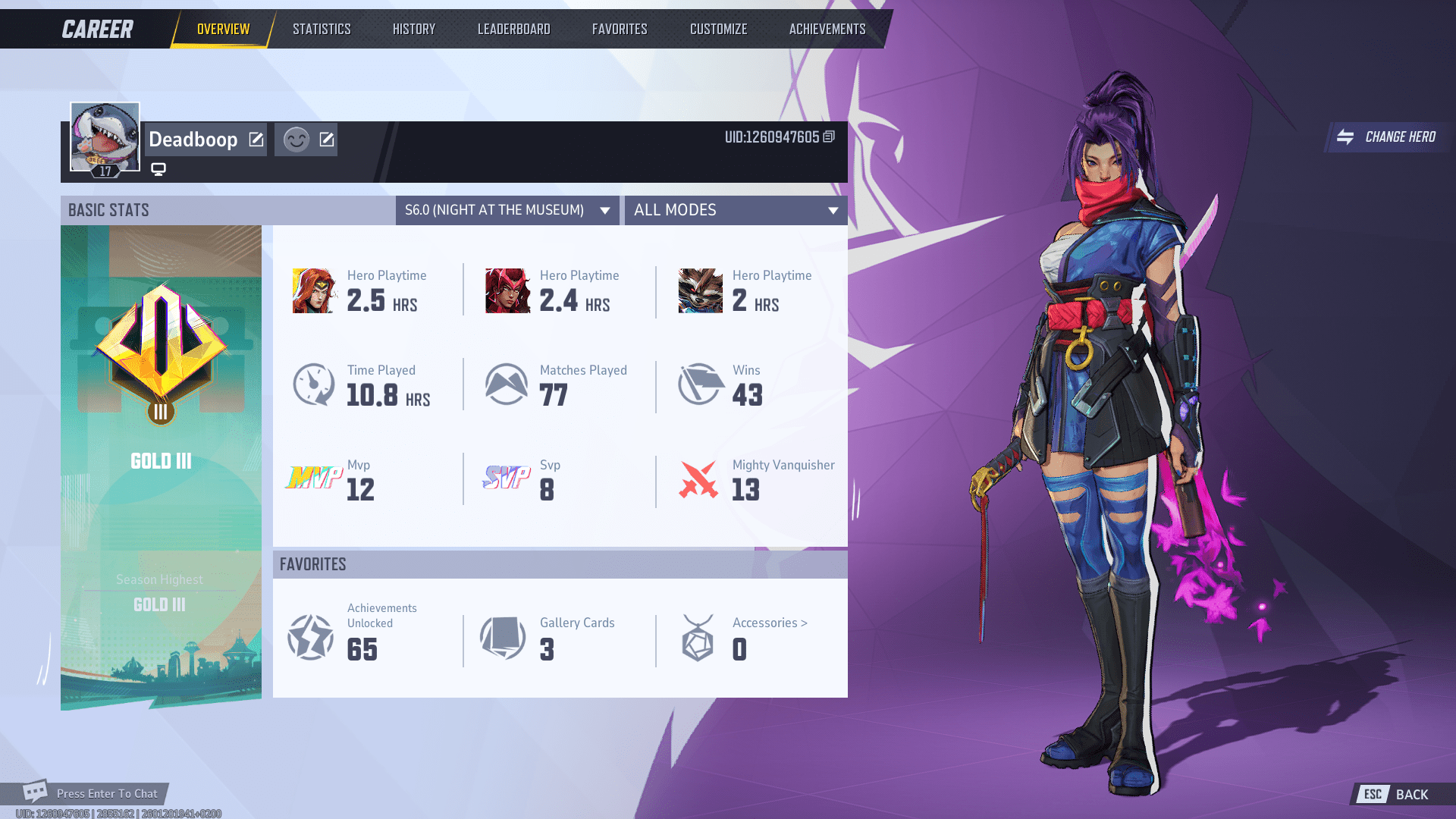
Task: Open the Leaderboard tab
Action: tap(513, 29)
